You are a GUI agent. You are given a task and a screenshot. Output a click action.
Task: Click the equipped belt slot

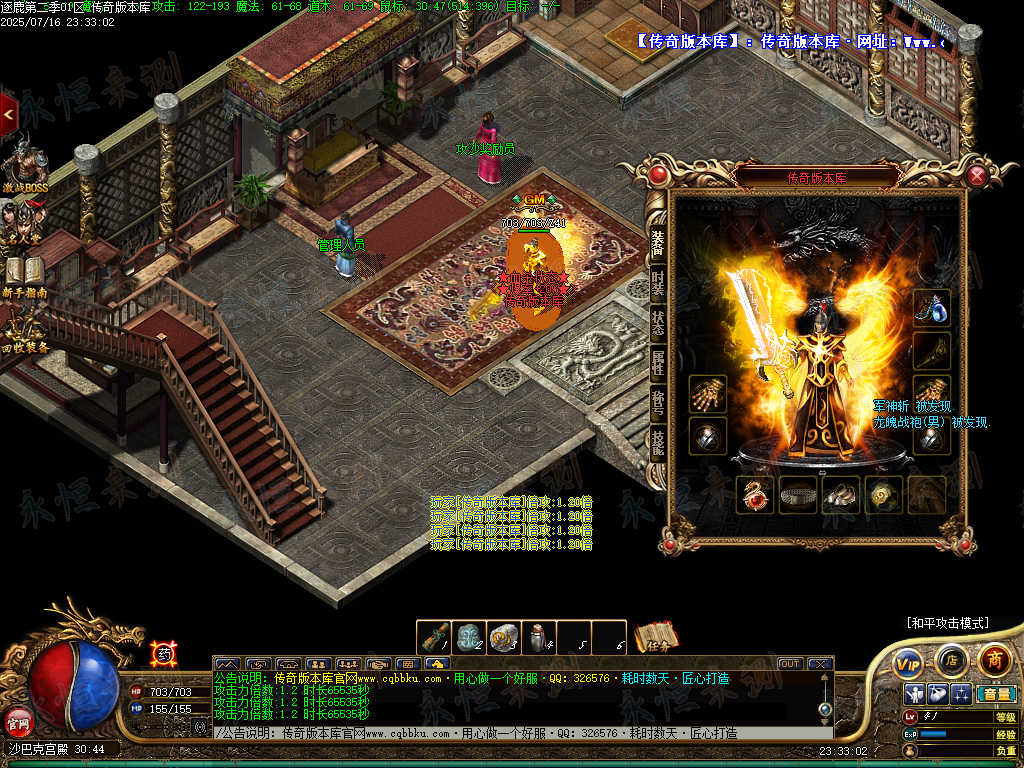point(798,495)
